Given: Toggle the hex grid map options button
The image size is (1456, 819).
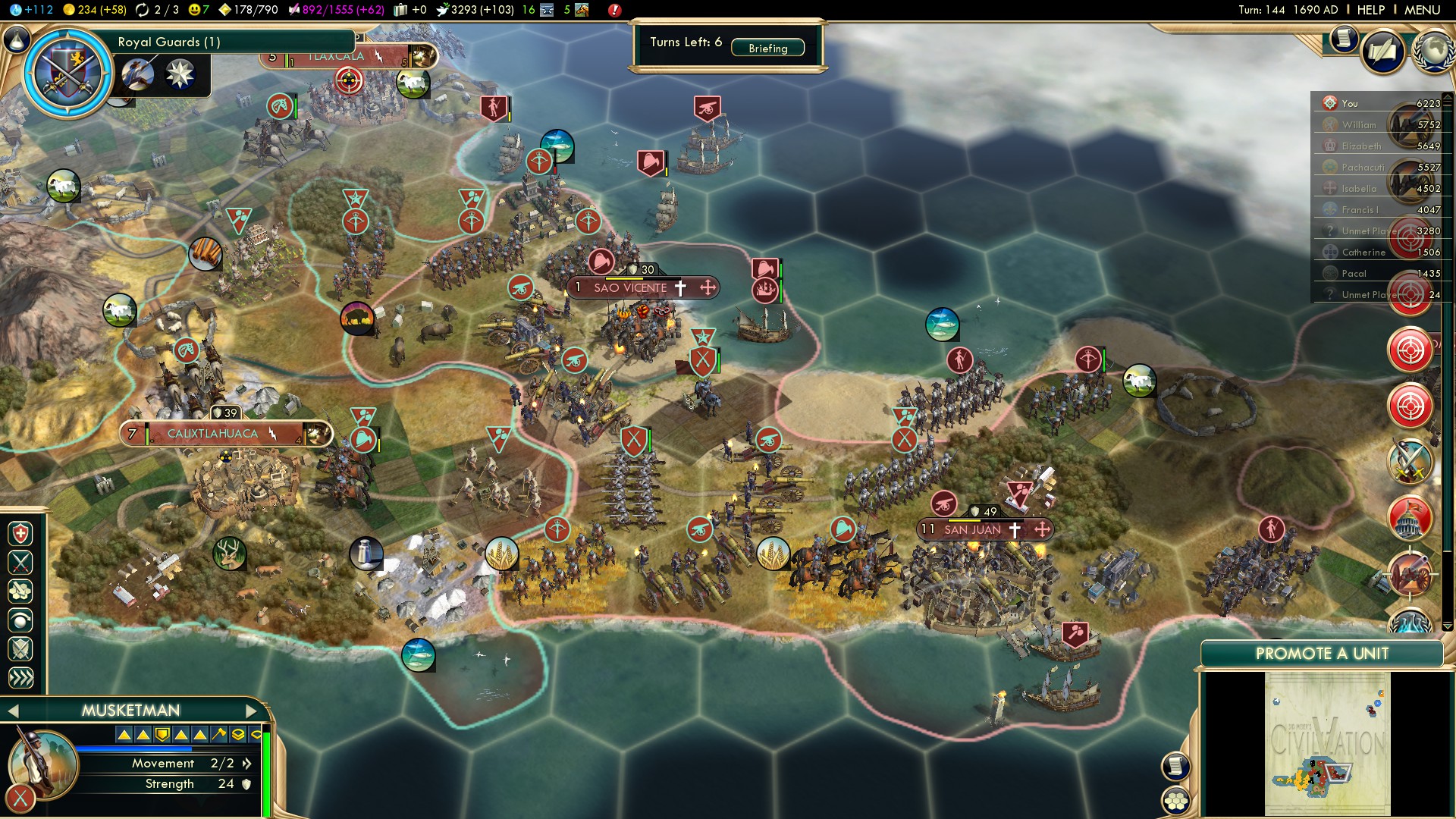Looking at the screenshot, I should click(1176, 800).
